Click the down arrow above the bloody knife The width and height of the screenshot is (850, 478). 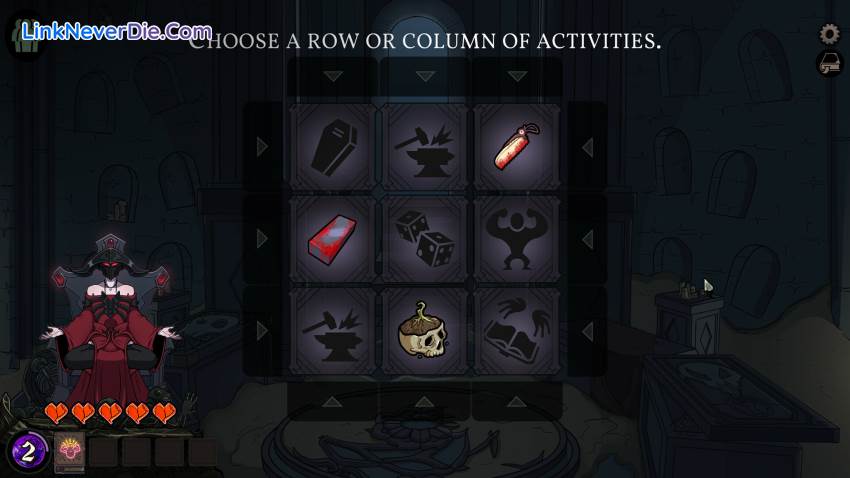517,76
